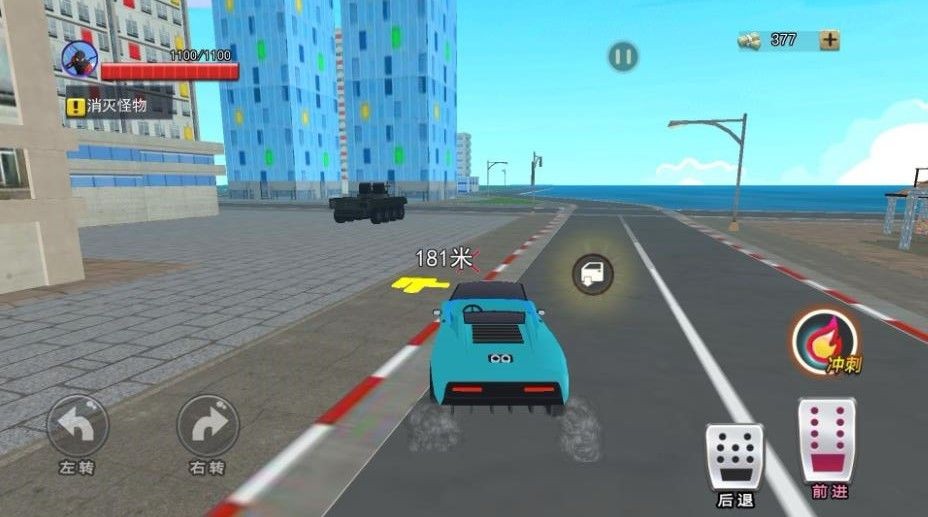Select the player avatar portrait
The image size is (928, 517).
[x=79, y=60]
